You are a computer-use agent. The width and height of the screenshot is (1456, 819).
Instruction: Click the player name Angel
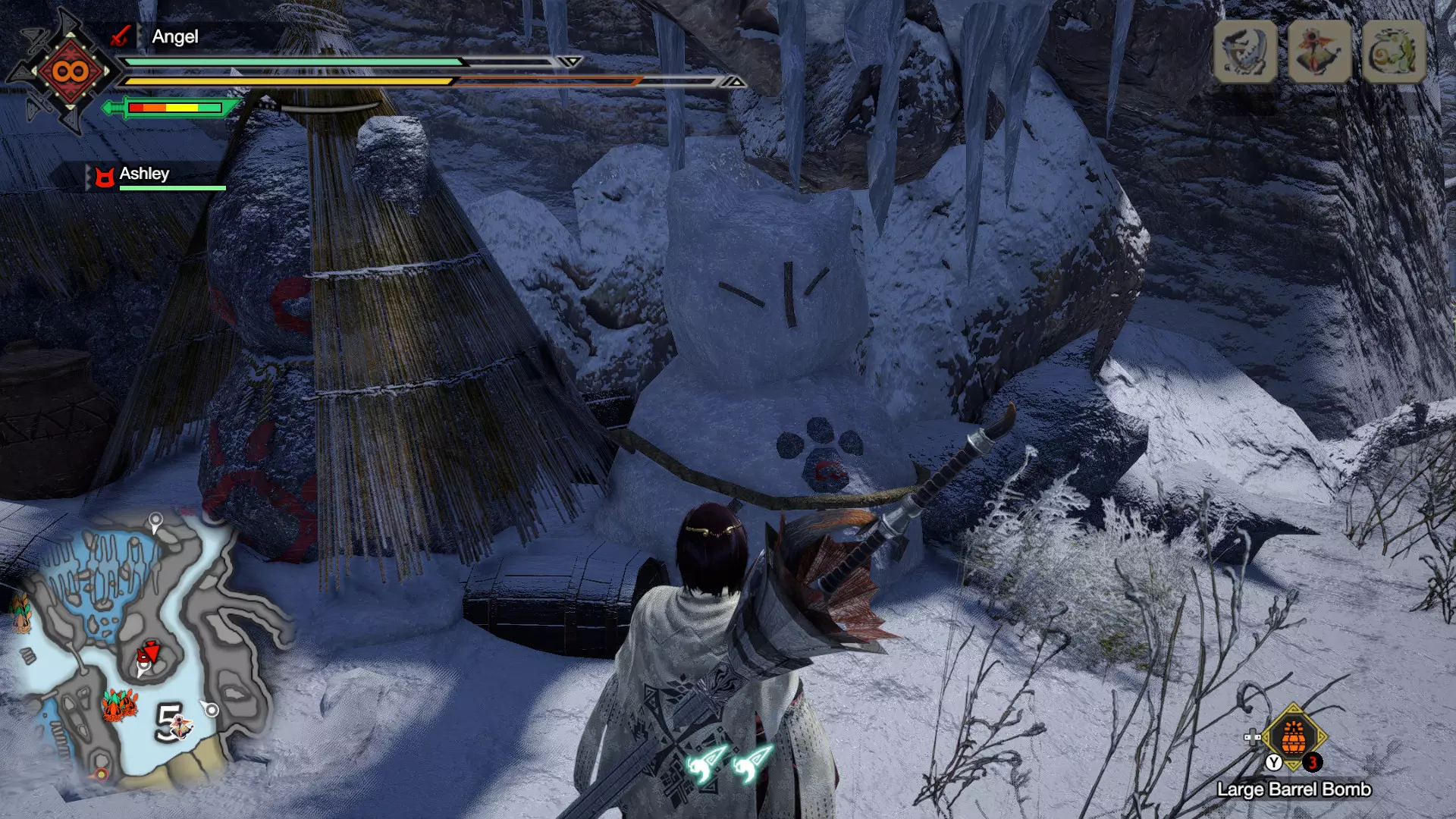[x=174, y=36]
